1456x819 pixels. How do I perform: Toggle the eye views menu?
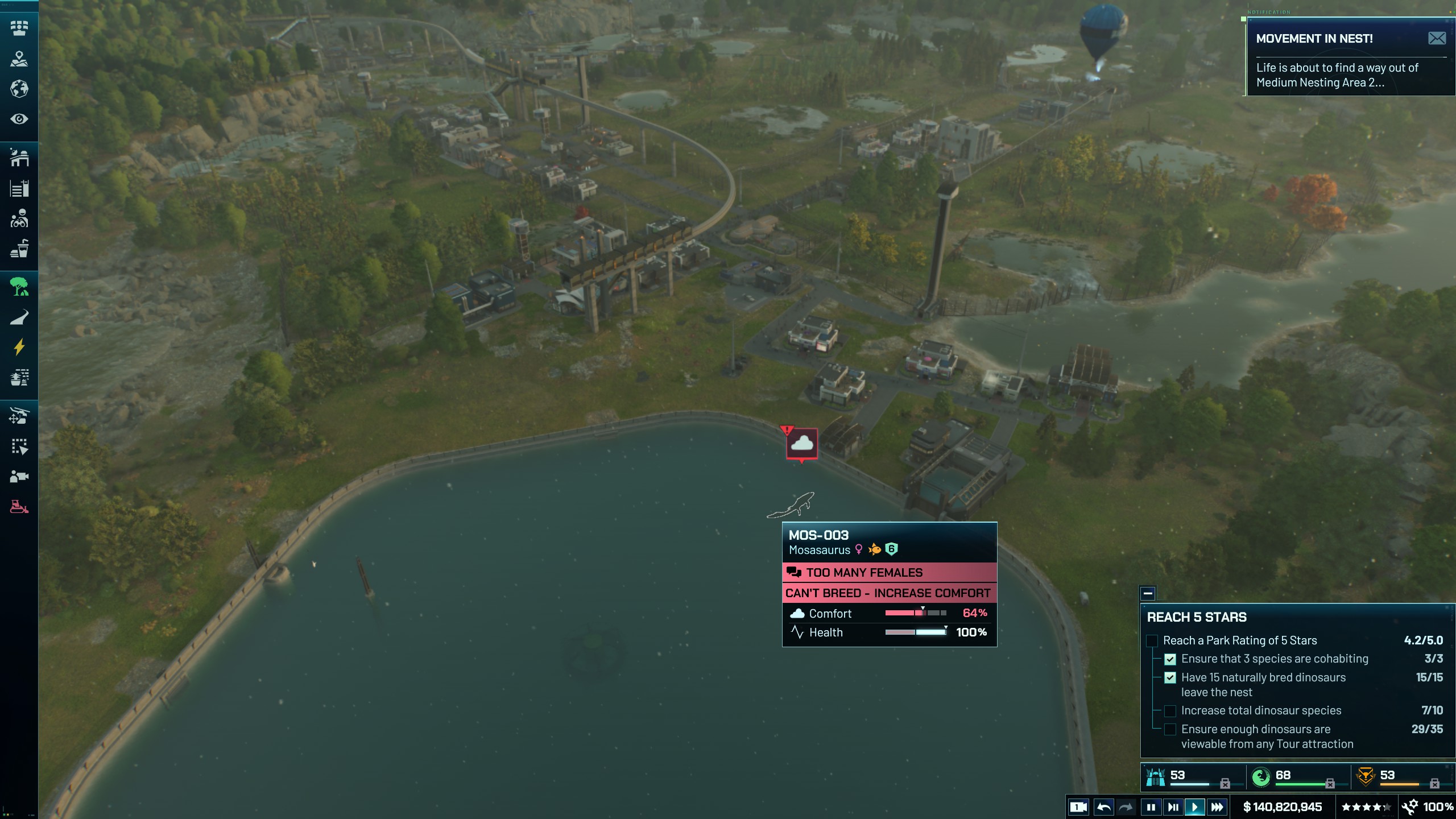click(19, 119)
